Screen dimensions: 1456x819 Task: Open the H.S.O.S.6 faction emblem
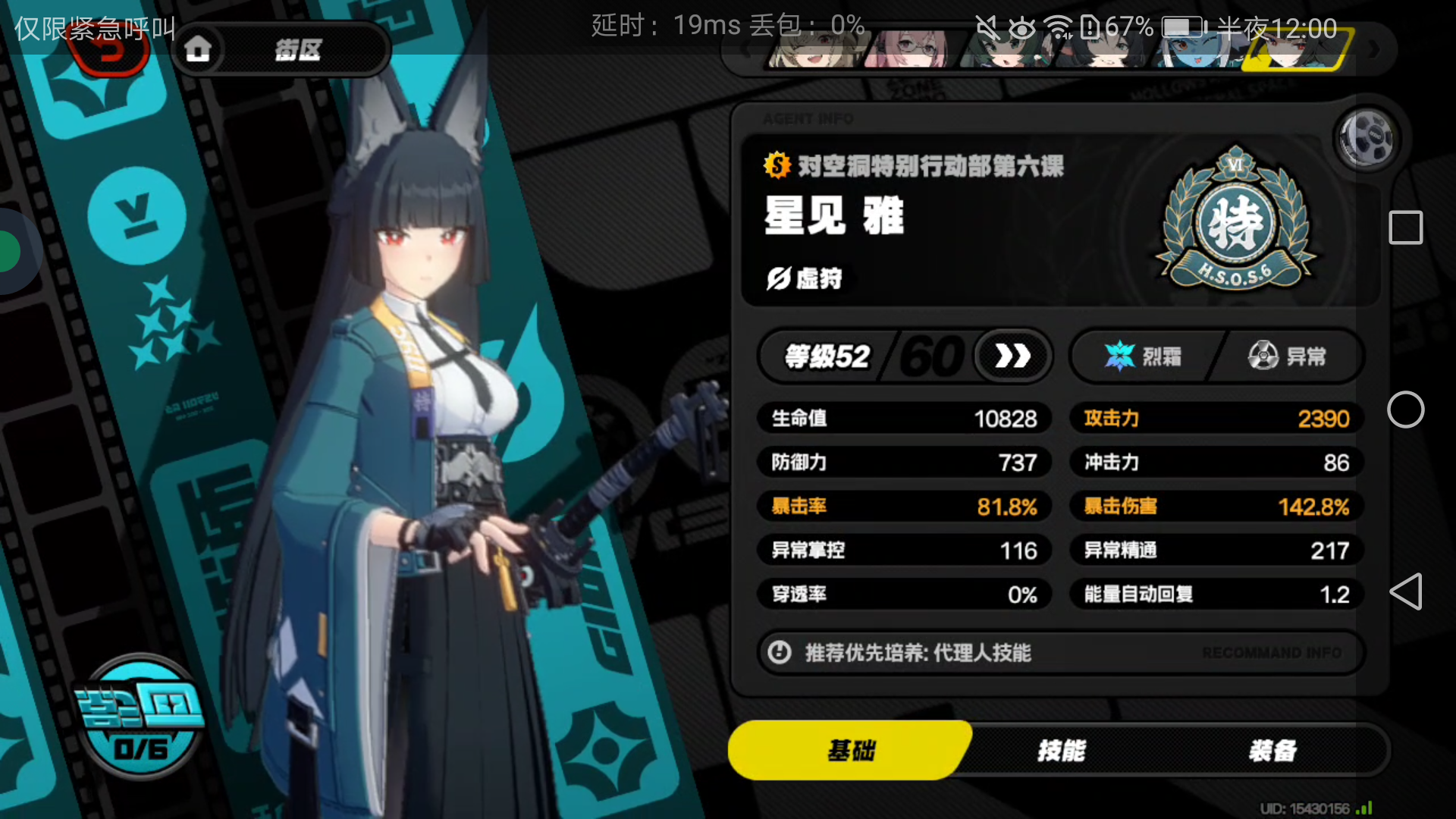[x=1235, y=220]
